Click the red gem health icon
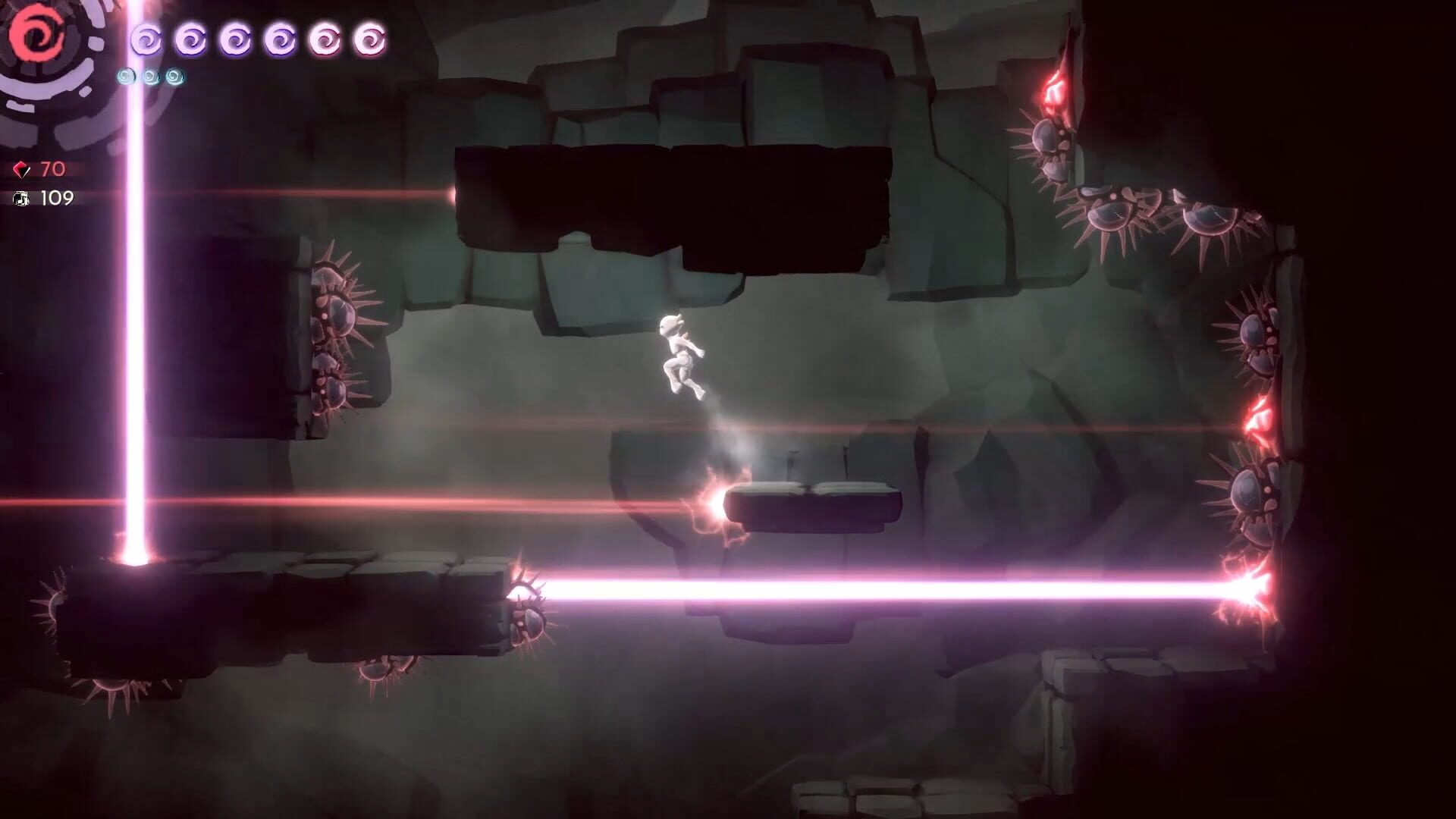The height and width of the screenshot is (819, 1456). 23,170
